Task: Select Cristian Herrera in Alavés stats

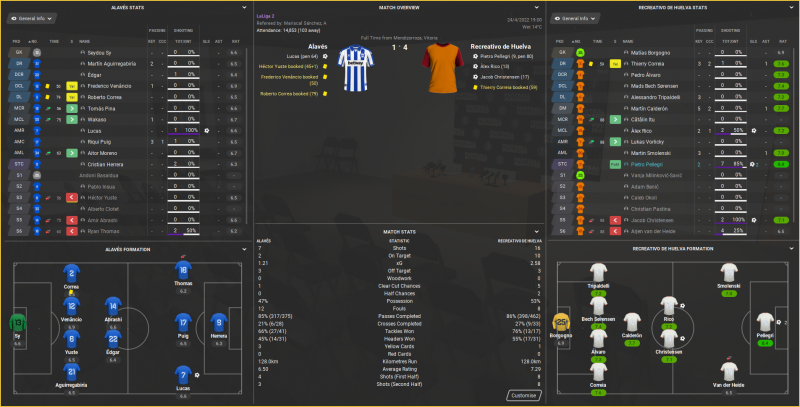Action: tap(97, 163)
